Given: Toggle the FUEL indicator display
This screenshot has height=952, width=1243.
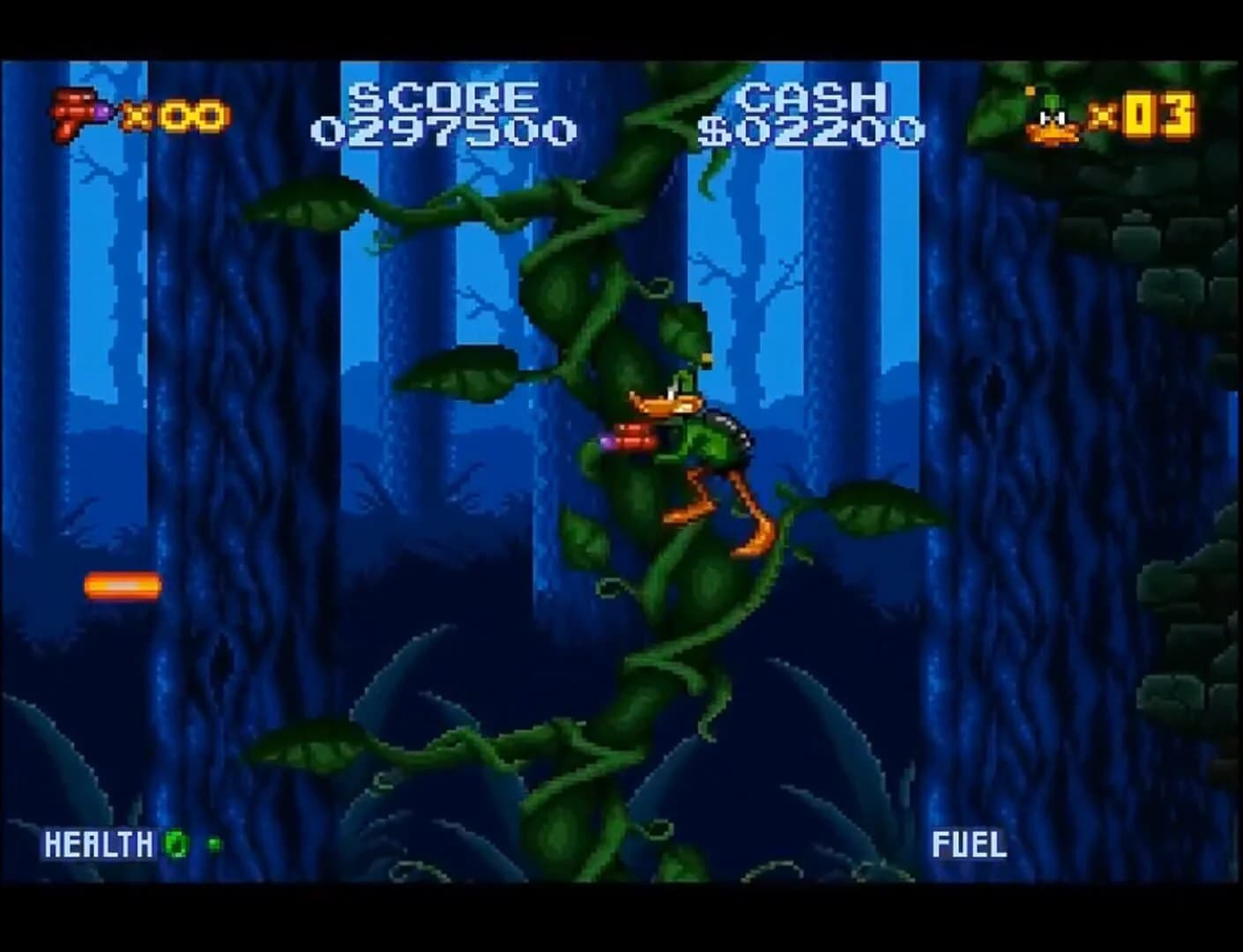Looking at the screenshot, I should 969,843.
